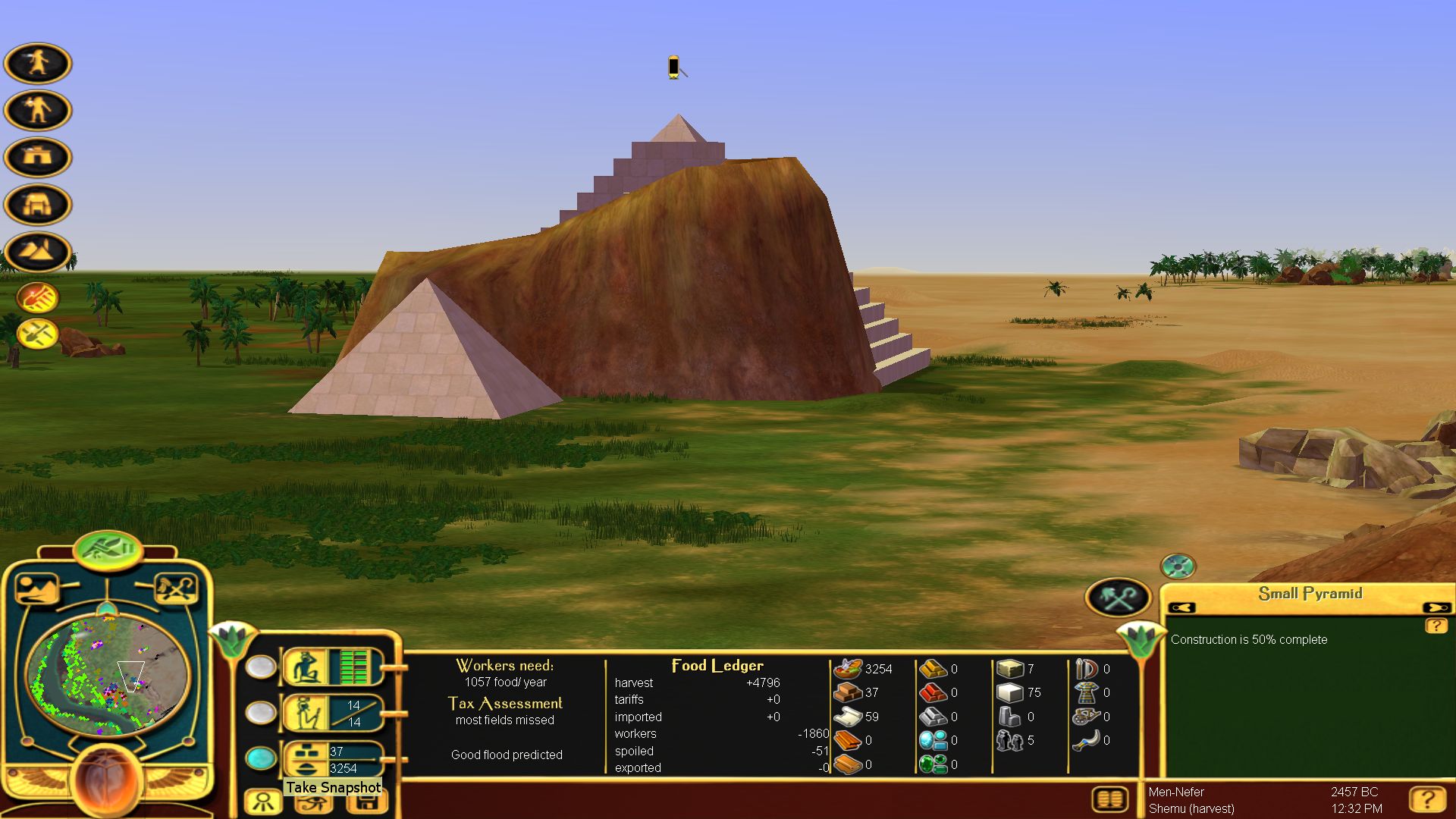Open help for the Small Pyramid panel
This screenshot has width=1456, height=819.
(1436, 626)
